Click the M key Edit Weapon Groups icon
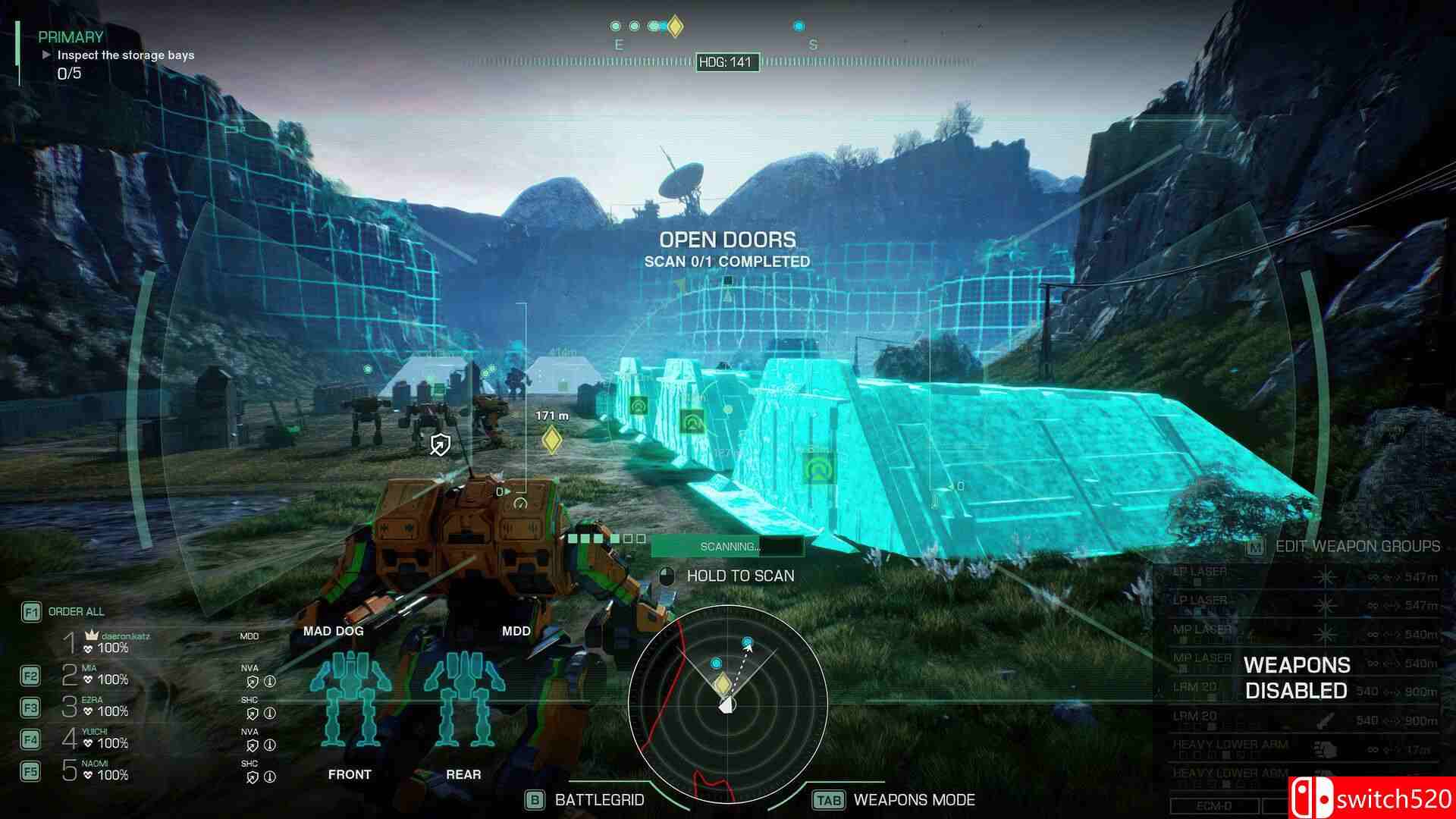The image size is (1456, 819). 1254,547
